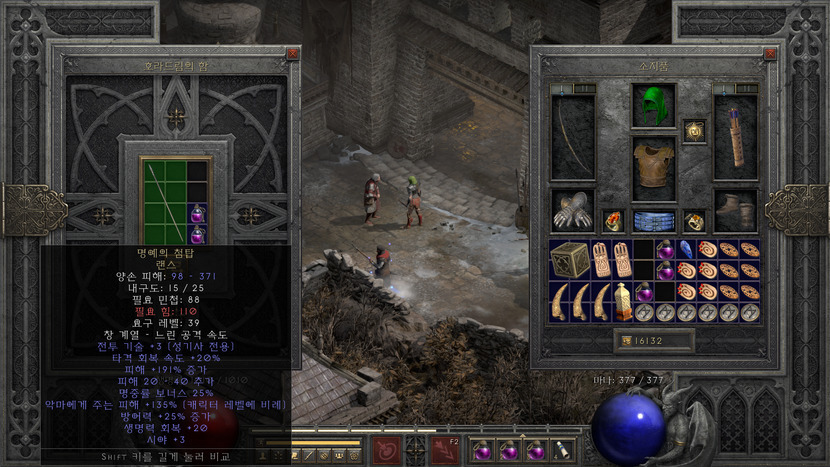Screen dimensions: 830x467
Task: Select the equipped metal gauntlets
Action: [573, 211]
